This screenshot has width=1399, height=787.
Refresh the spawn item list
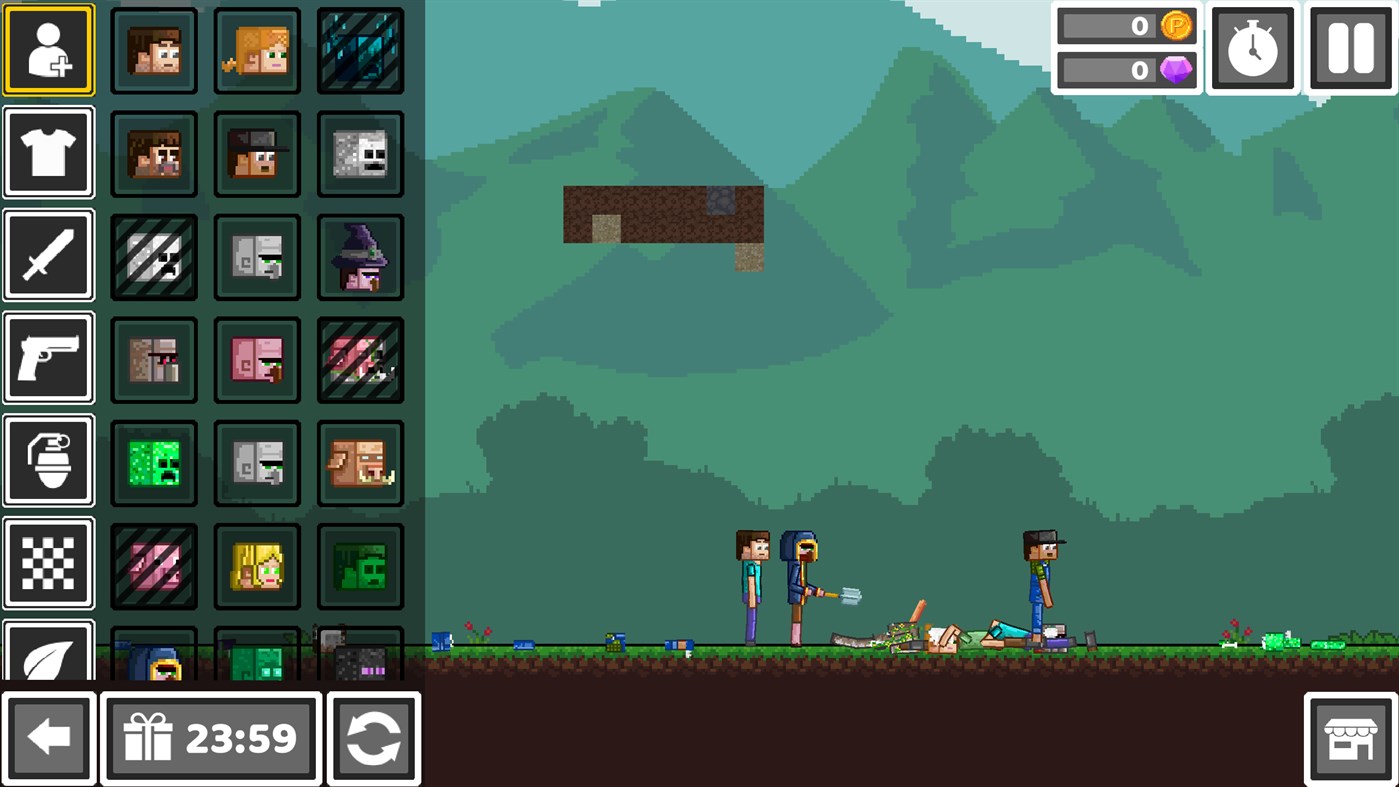click(373, 738)
